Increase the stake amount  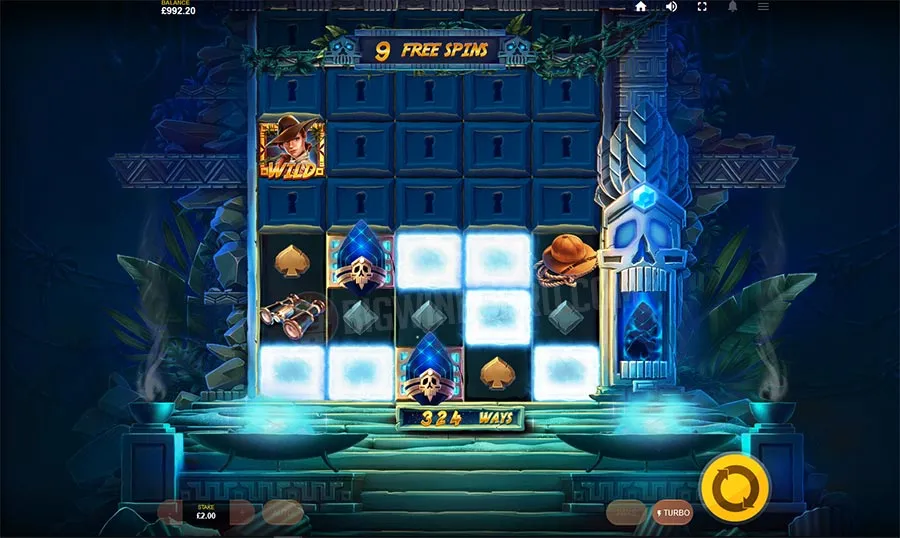[x=242, y=513]
